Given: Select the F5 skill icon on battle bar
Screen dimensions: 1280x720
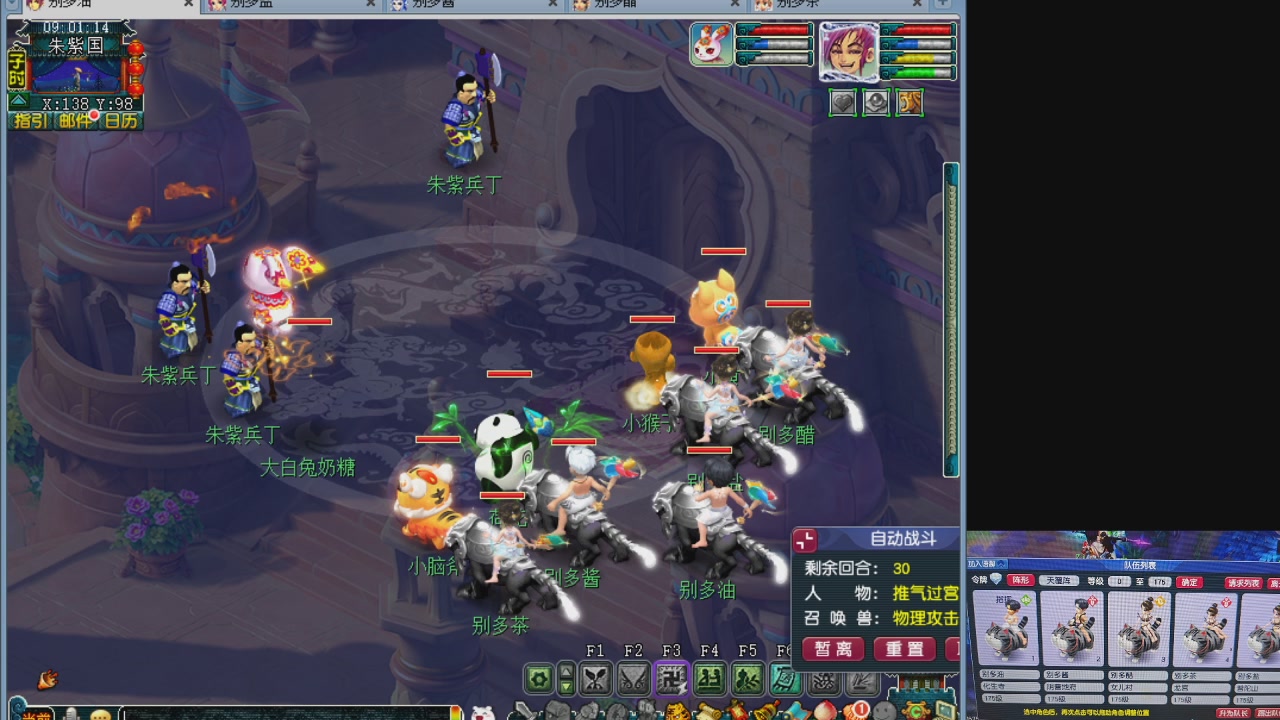Looking at the screenshot, I should click(x=747, y=678).
